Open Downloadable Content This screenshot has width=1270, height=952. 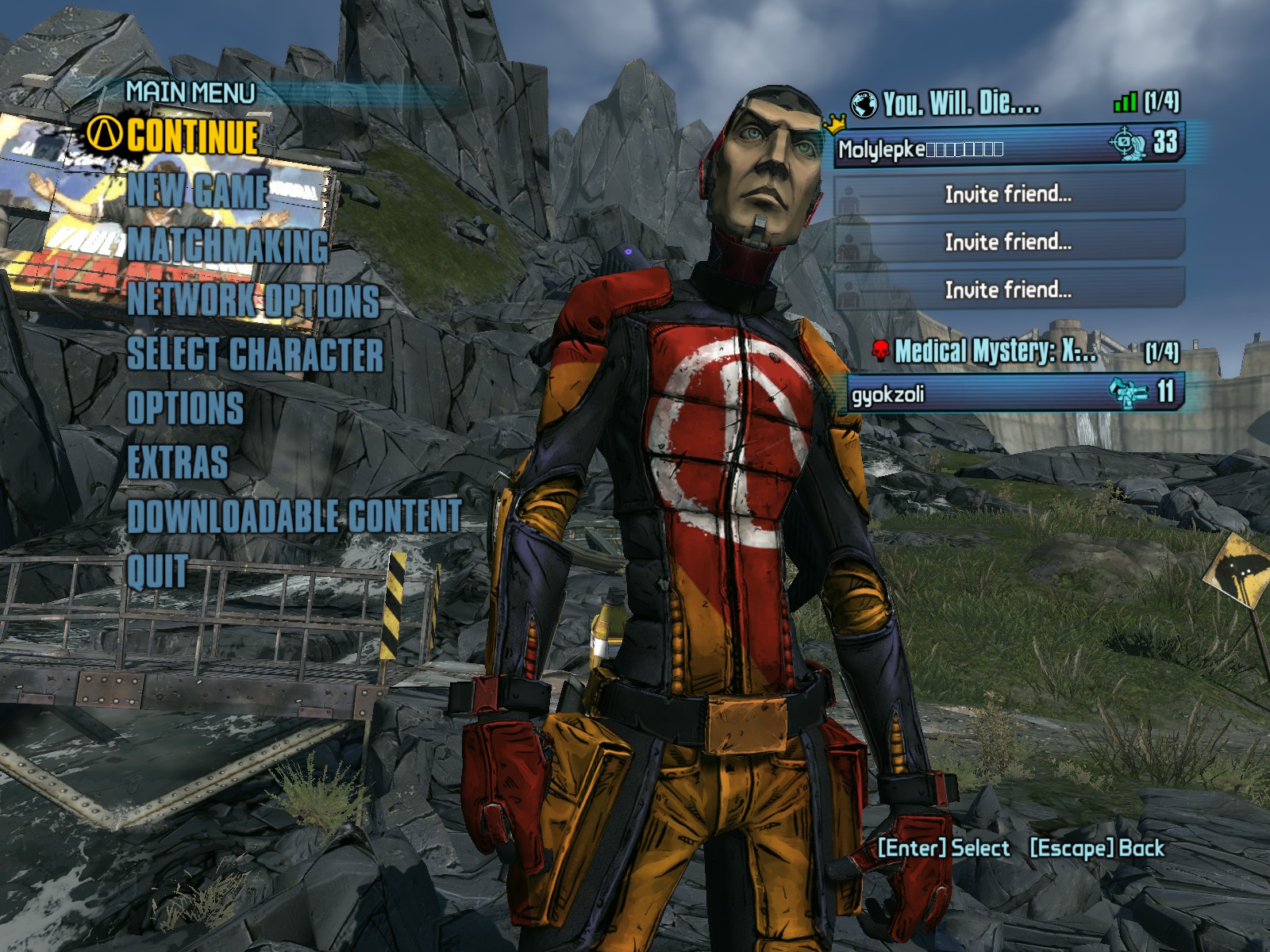tap(294, 516)
